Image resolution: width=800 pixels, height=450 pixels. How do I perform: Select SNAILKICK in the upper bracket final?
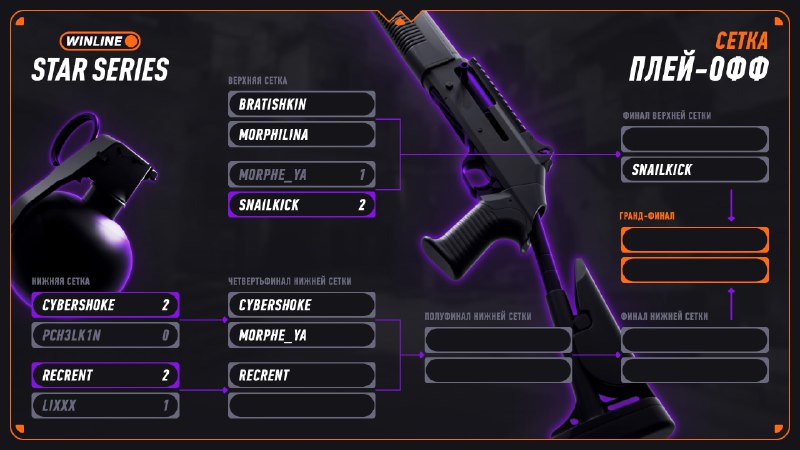[x=694, y=170]
